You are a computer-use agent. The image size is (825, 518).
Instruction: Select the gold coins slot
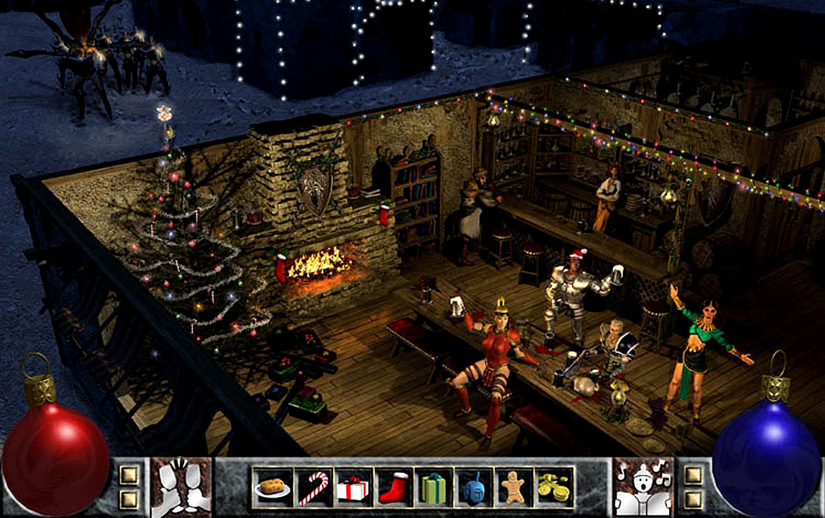[553, 487]
